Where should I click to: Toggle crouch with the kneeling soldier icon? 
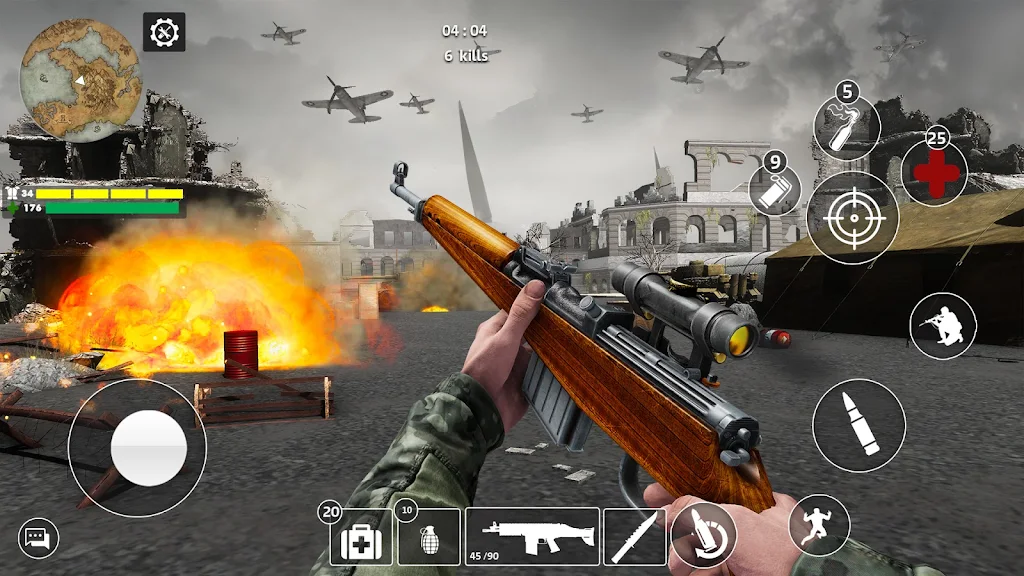pos(943,326)
